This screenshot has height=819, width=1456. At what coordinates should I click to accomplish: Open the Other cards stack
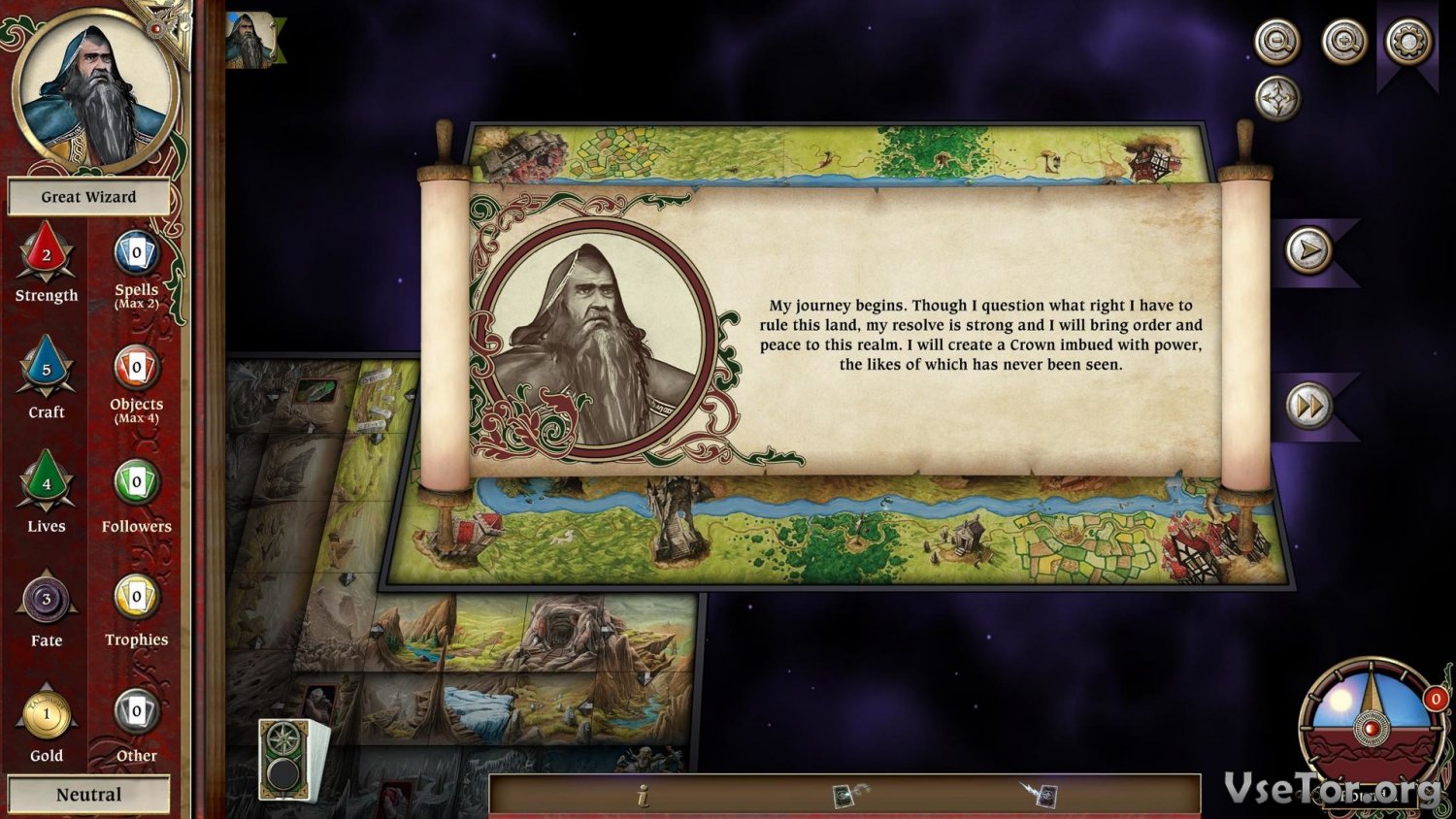136,711
